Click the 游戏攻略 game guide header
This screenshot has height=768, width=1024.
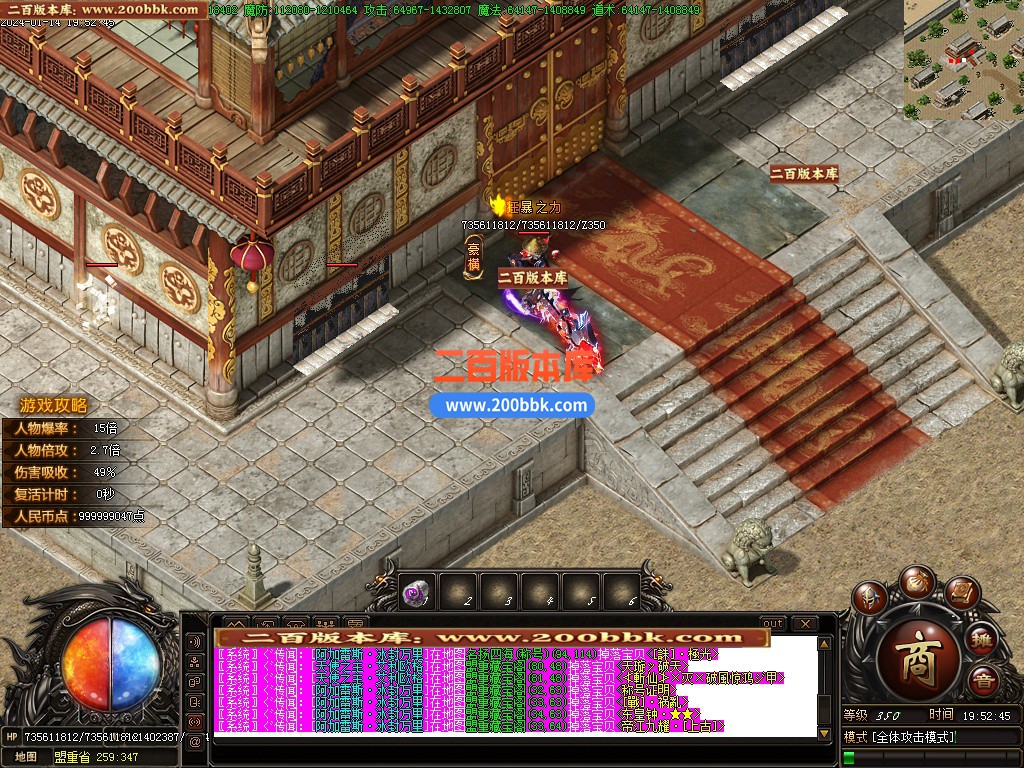coord(54,406)
